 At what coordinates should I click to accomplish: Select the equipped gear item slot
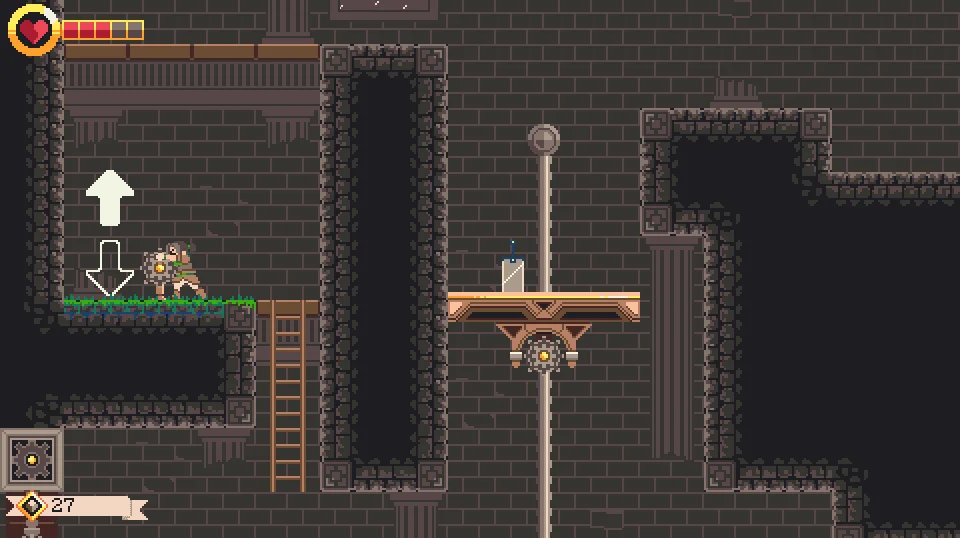31,459
